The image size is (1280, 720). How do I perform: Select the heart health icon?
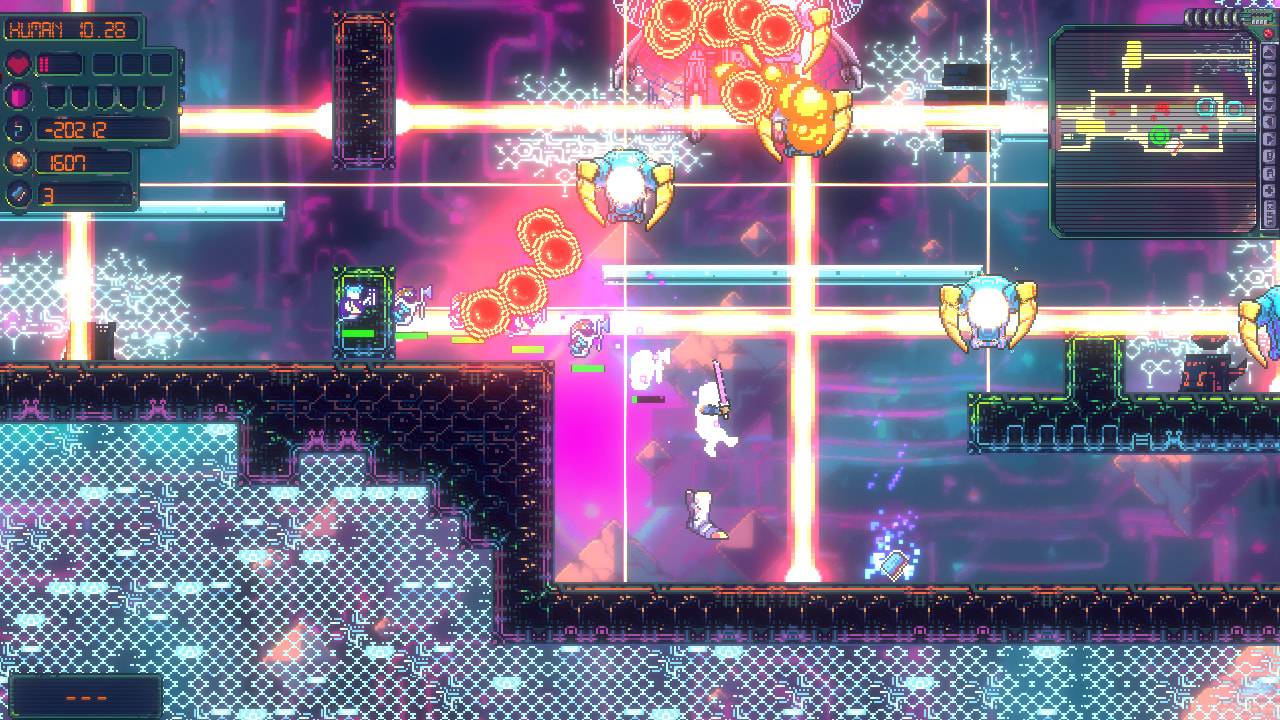tap(19, 63)
